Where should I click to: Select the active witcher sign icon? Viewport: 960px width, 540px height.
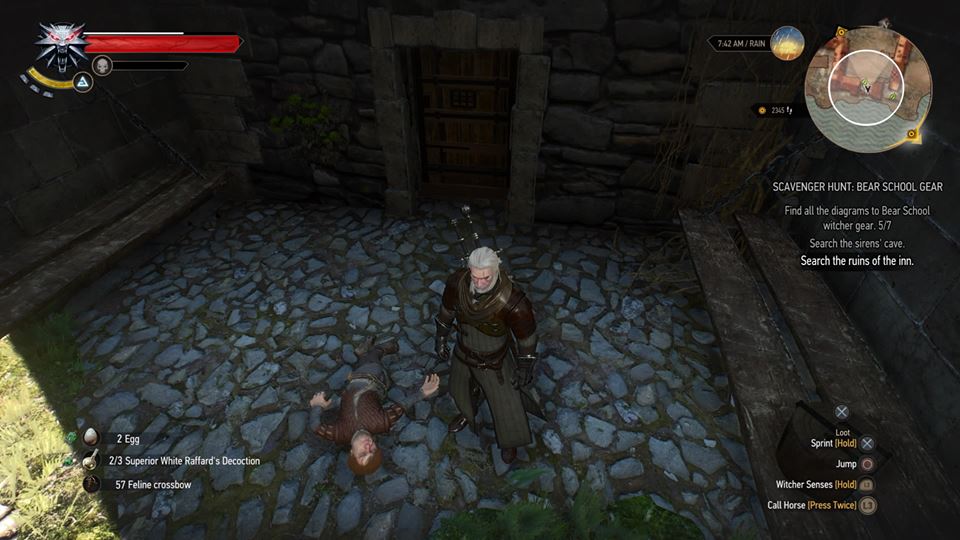84,82
